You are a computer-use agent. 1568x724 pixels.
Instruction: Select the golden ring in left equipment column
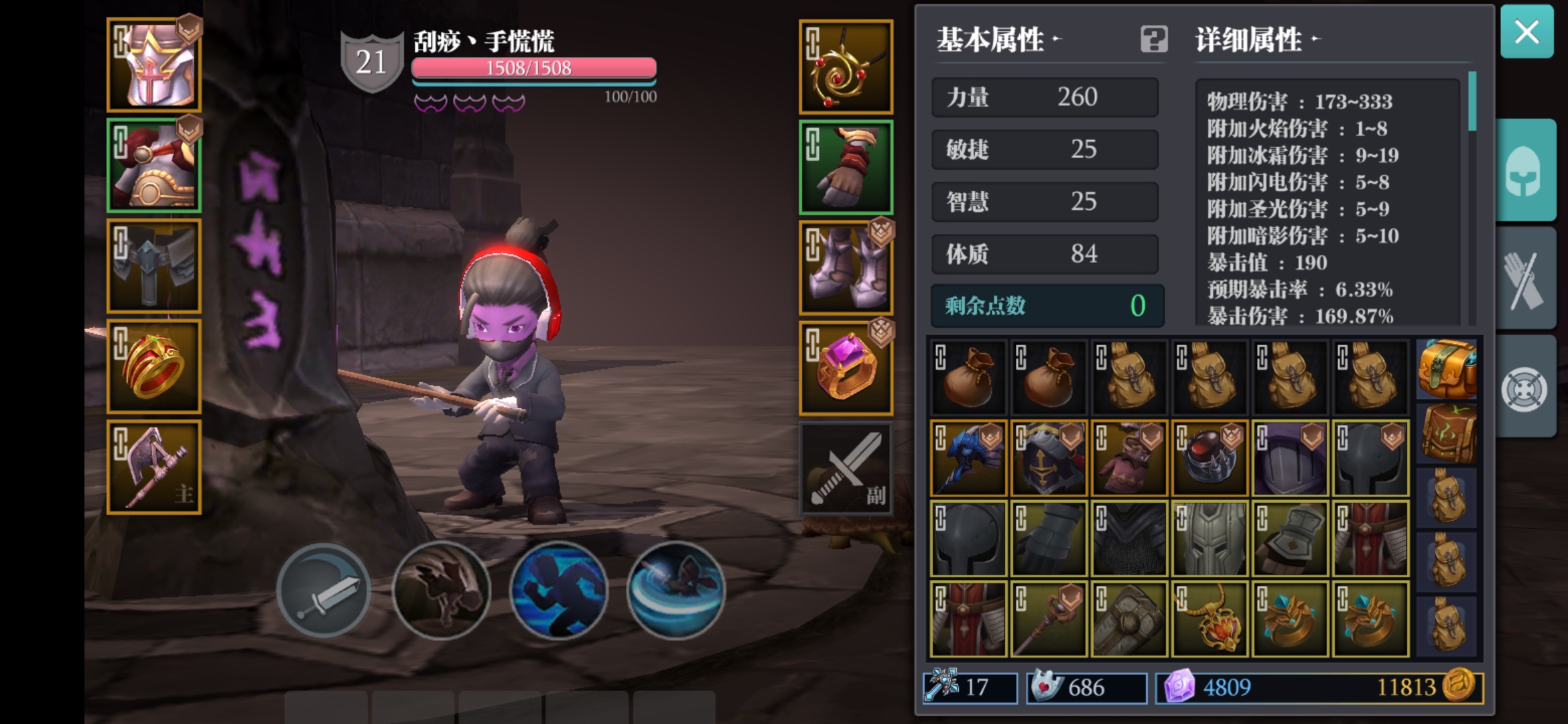(x=153, y=365)
